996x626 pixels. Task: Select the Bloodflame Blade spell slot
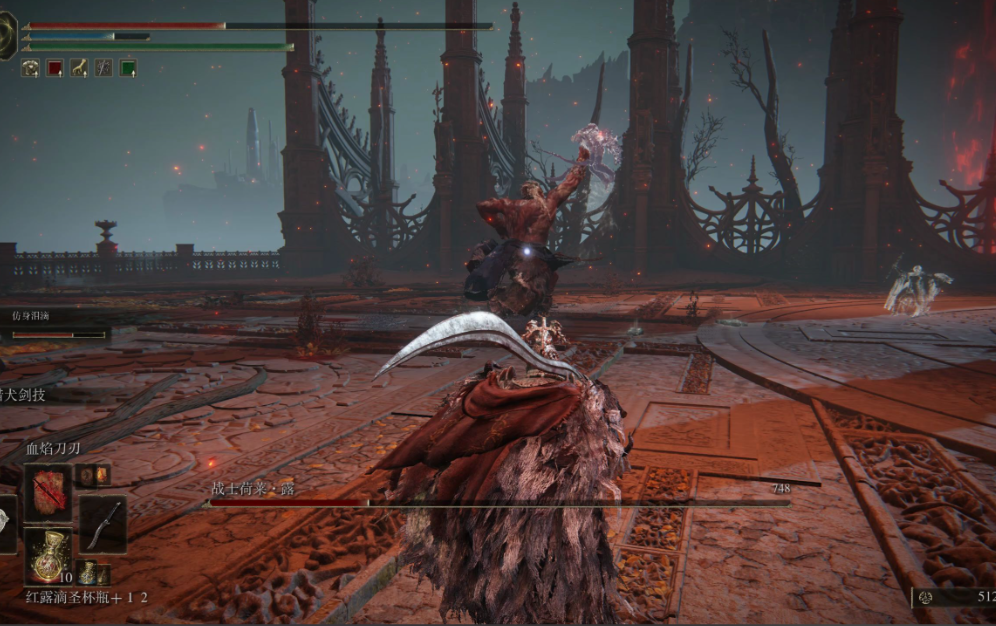click(48, 492)
